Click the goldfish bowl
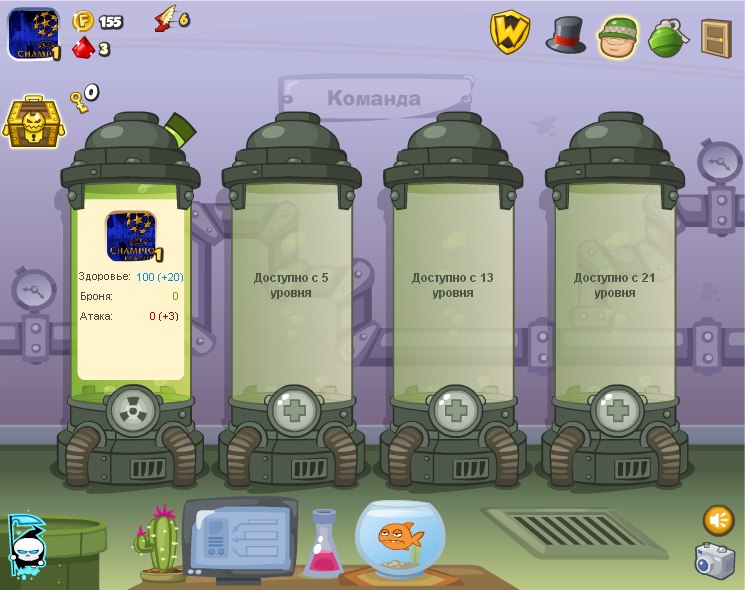The width and height of the screenshot is (745, 590). coord(402,538)
